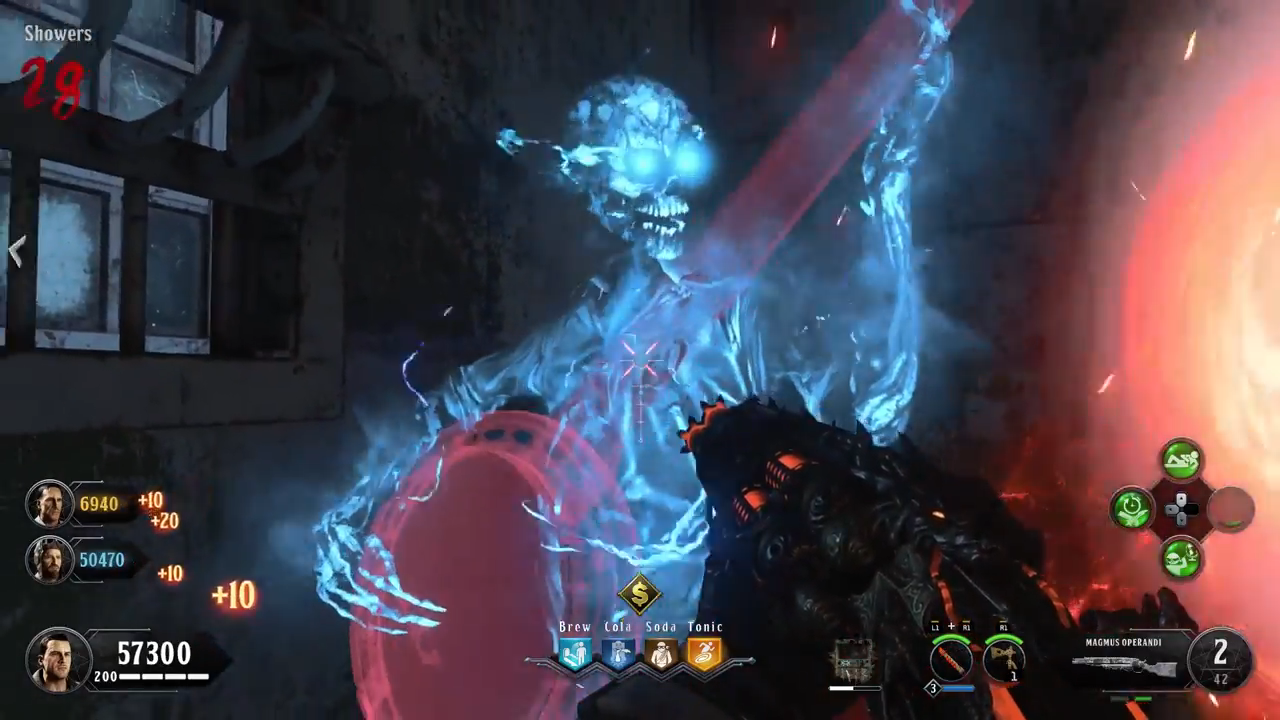Screen dimensions: 1280x720
Task: Select the tomahawk equipment icon
Action: 1002,661
